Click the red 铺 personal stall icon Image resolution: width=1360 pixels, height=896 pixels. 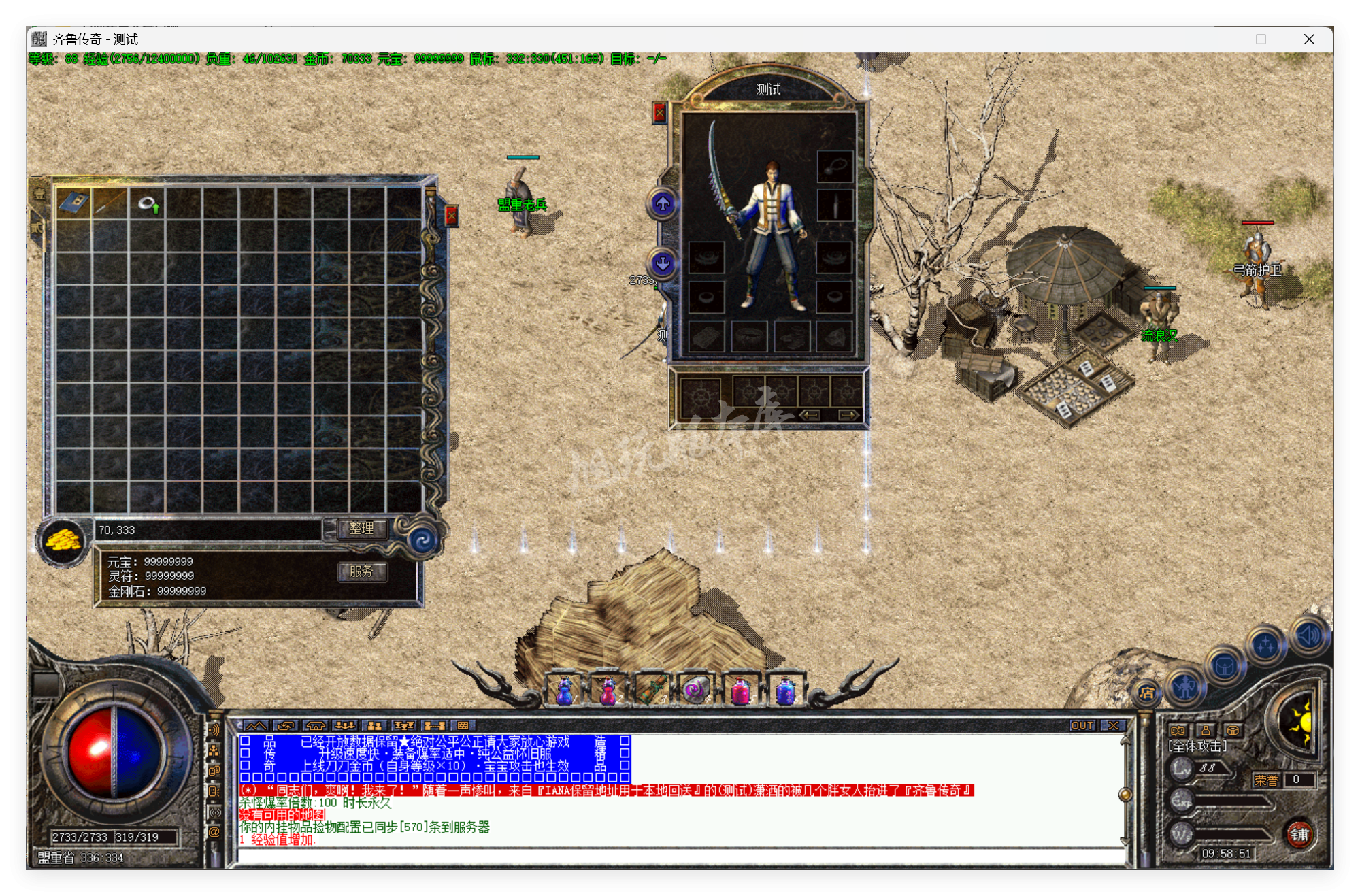click(1301, 836)
